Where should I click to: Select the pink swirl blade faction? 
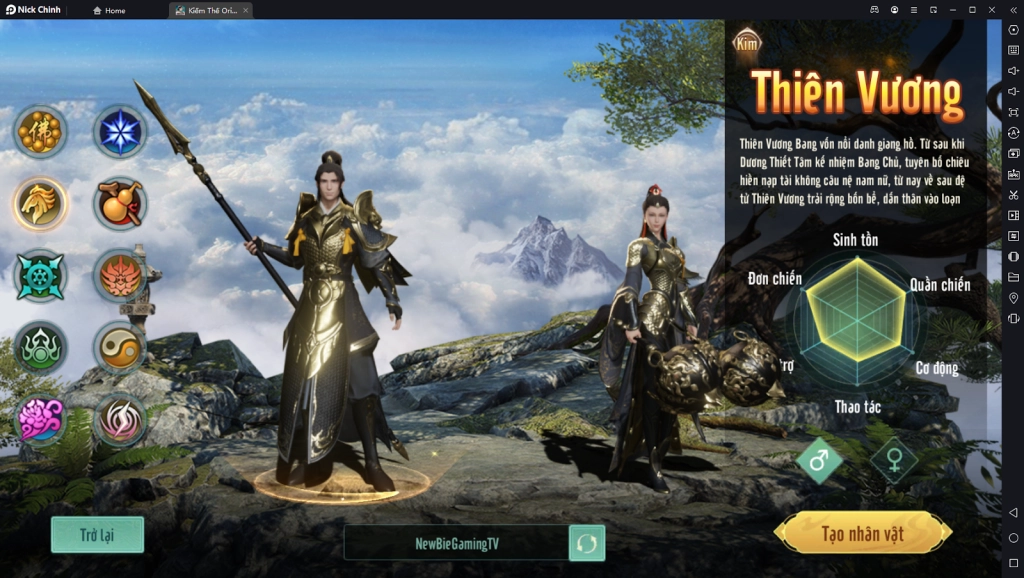120,419
